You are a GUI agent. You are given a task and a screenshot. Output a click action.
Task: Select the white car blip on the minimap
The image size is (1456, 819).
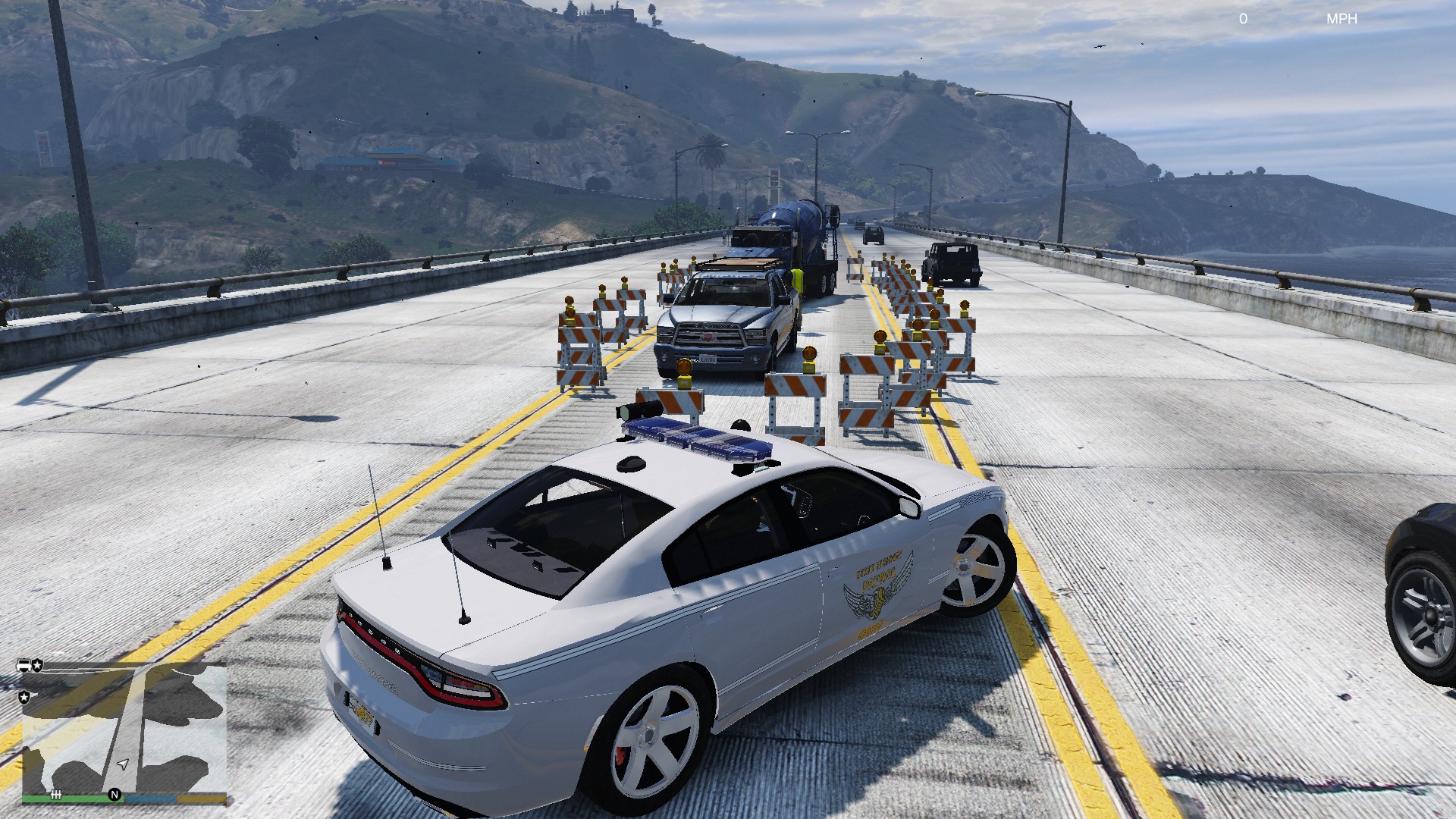pyautogui.click(x=25, y=666)
